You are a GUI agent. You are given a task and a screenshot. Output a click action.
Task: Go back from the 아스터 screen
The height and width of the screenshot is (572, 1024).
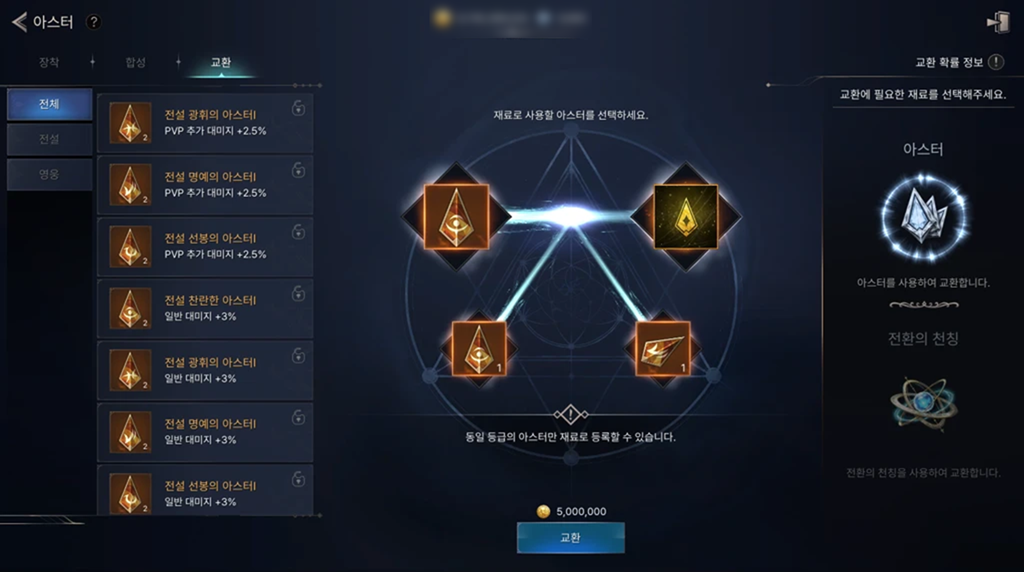(x=19, y=22)
